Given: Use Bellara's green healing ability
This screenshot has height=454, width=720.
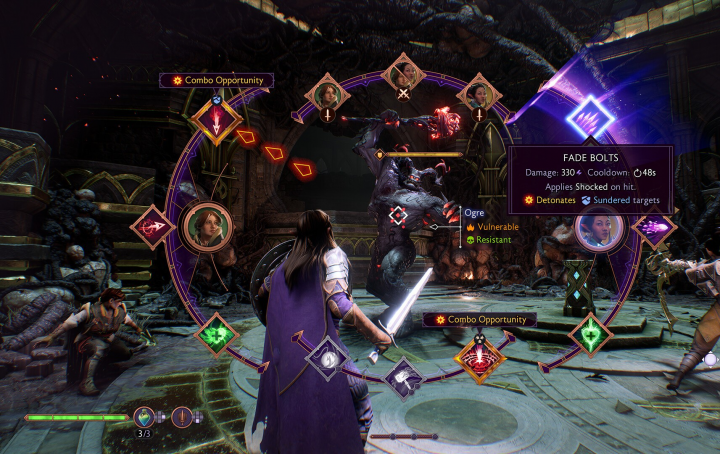Looking at the screenshot, I should coord(590,335).
